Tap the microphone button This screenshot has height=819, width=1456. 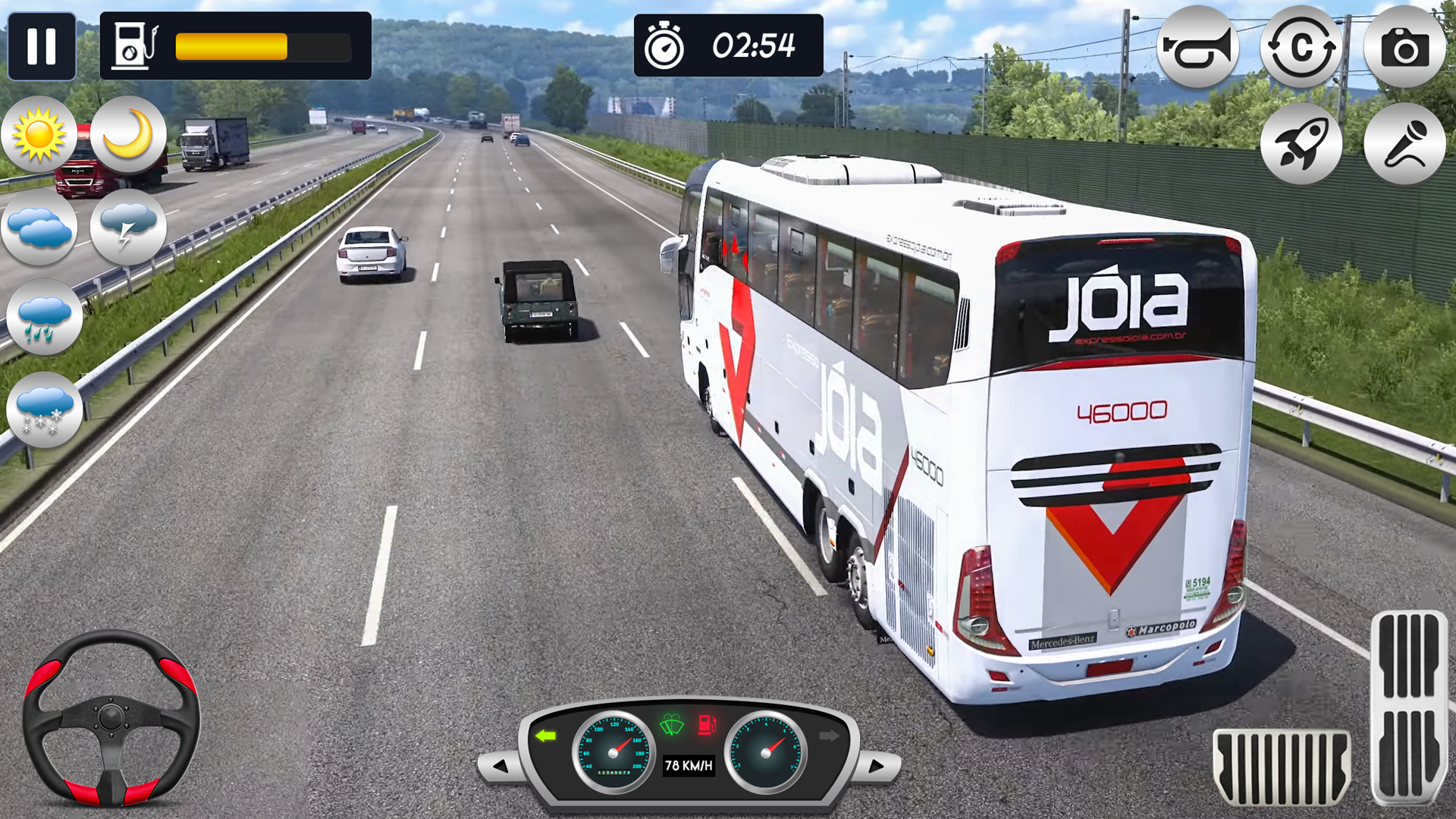coord(1404,143)
